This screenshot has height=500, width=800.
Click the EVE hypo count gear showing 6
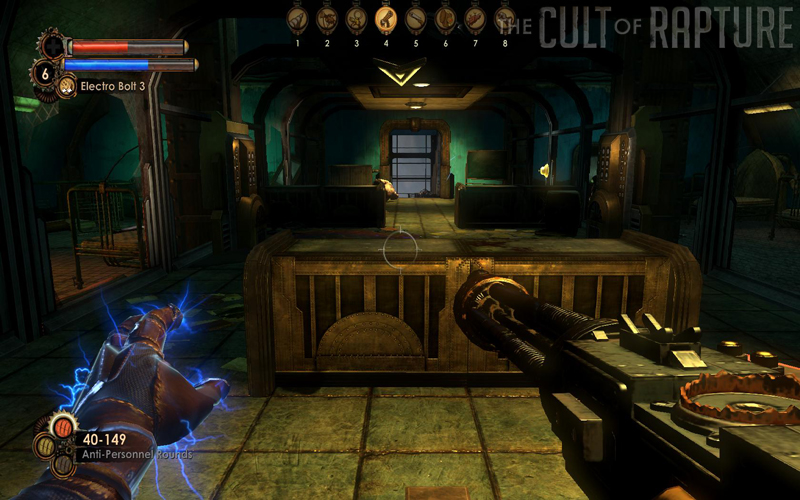[44, 72]
